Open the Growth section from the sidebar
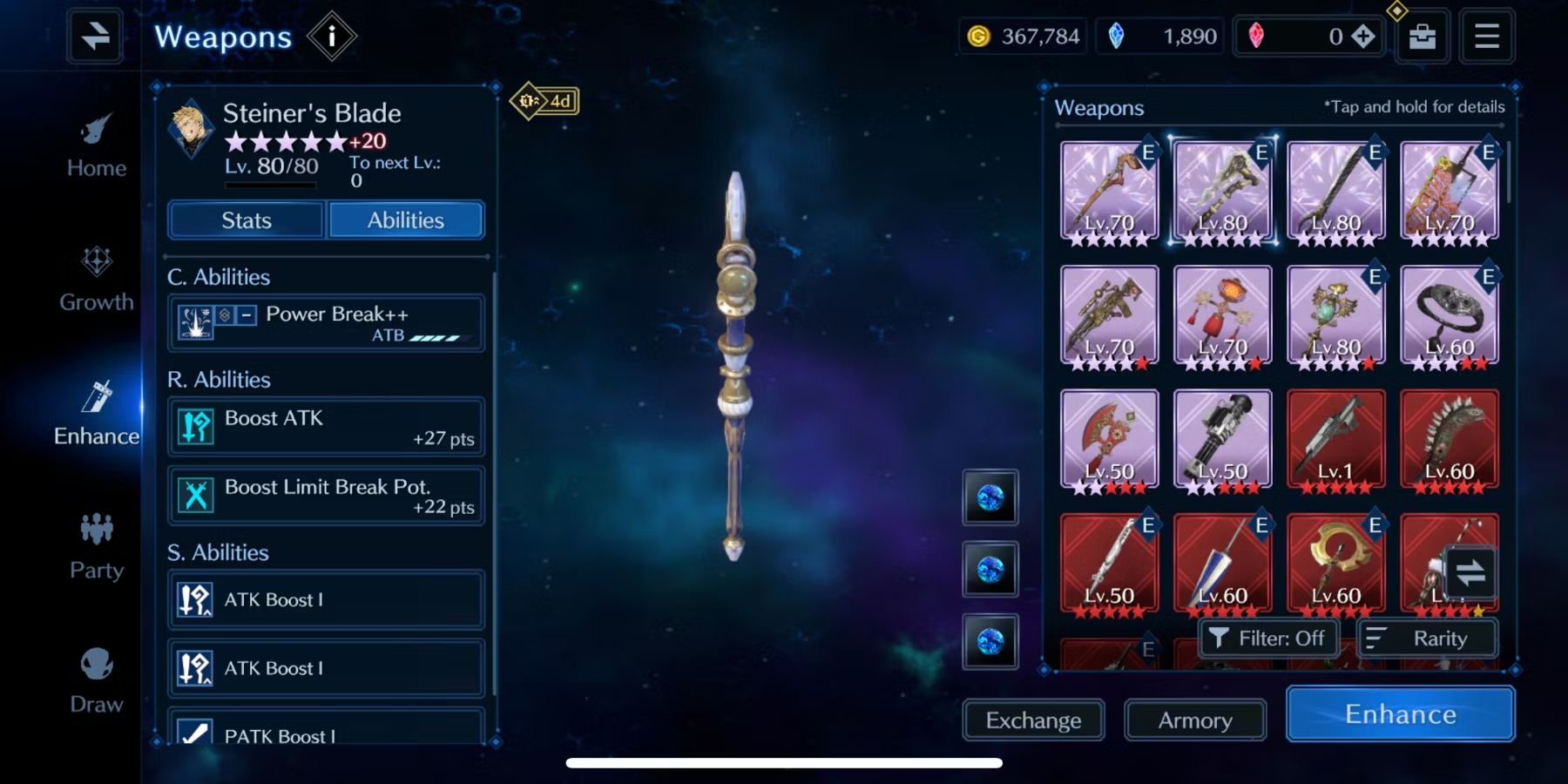1568x784 pixels. point(96,279)
